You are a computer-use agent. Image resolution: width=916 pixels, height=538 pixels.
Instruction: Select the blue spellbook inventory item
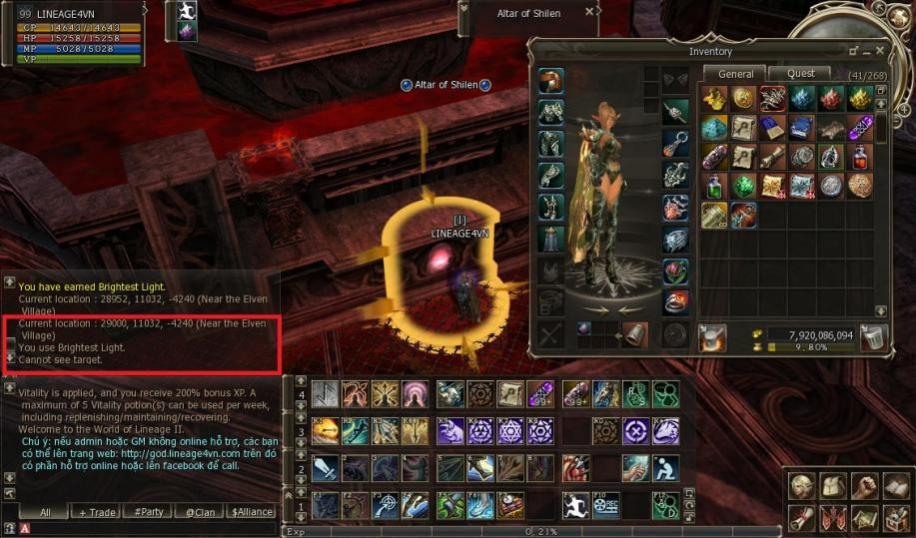point(772,128)
